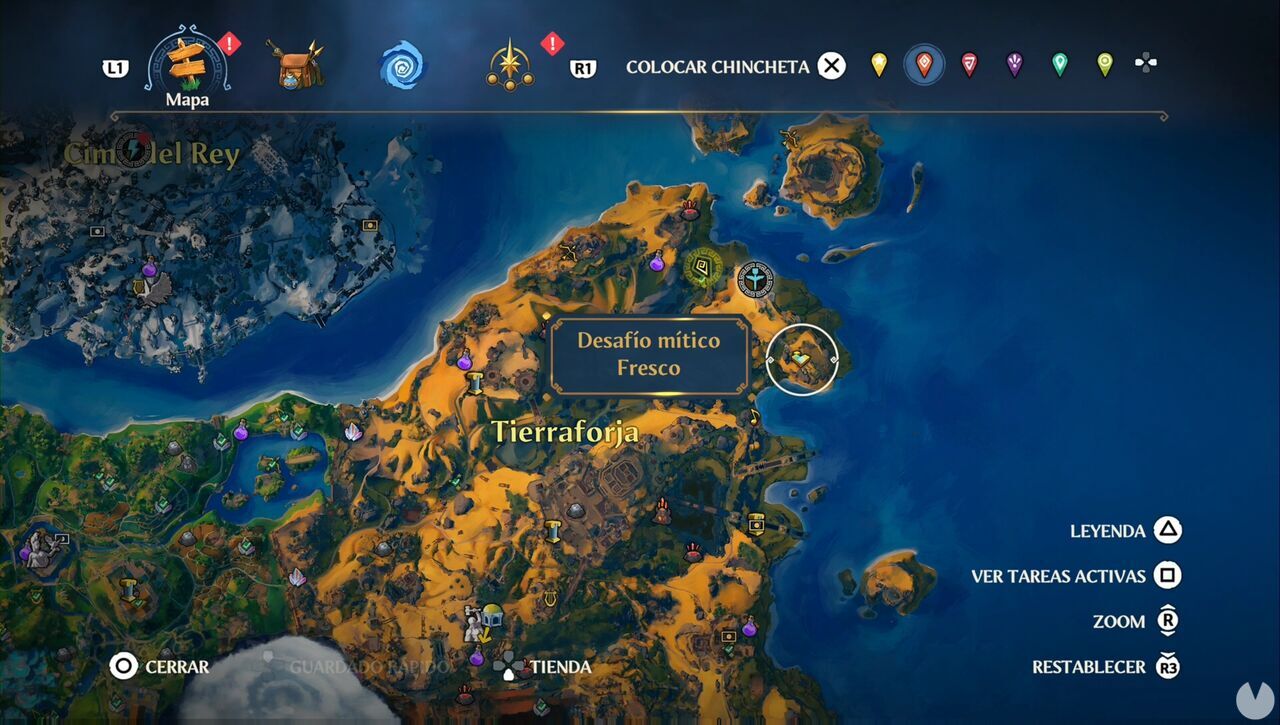Select the yellow star pin marker type

click(x=878, y=63)
